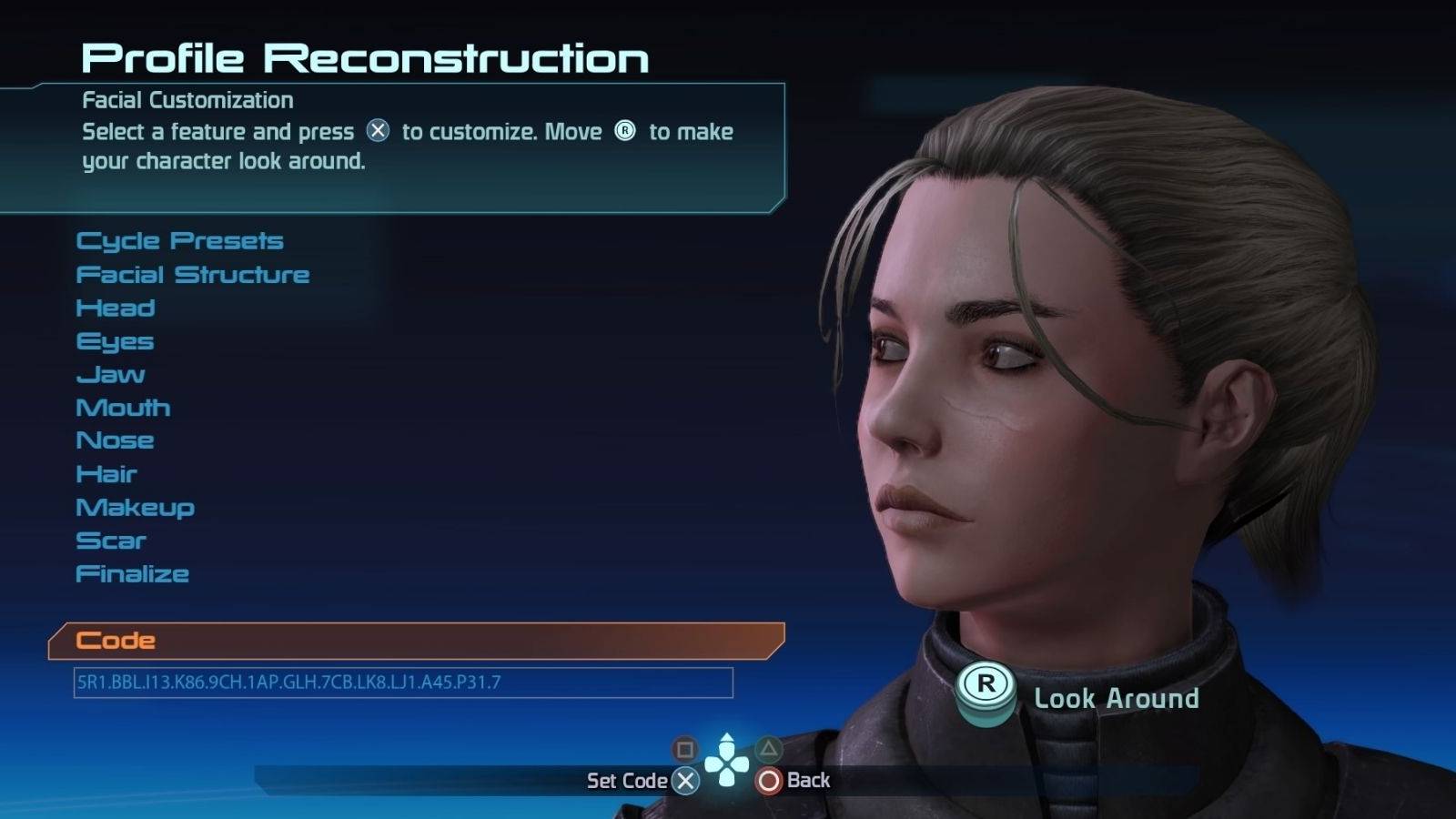Viewport: 1456px width, 819px height.
Task: Open the Mouth customization
Action: coord(123,408)
